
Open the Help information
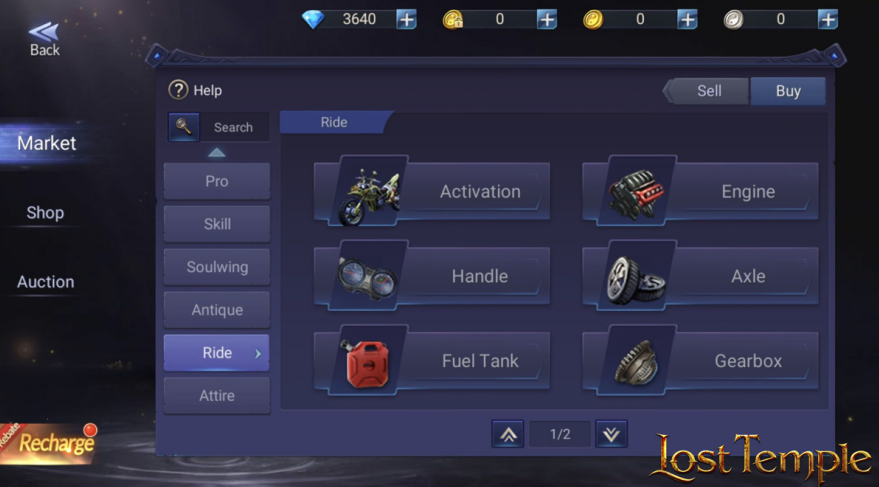pyautogui.click(x=195, y=90)
